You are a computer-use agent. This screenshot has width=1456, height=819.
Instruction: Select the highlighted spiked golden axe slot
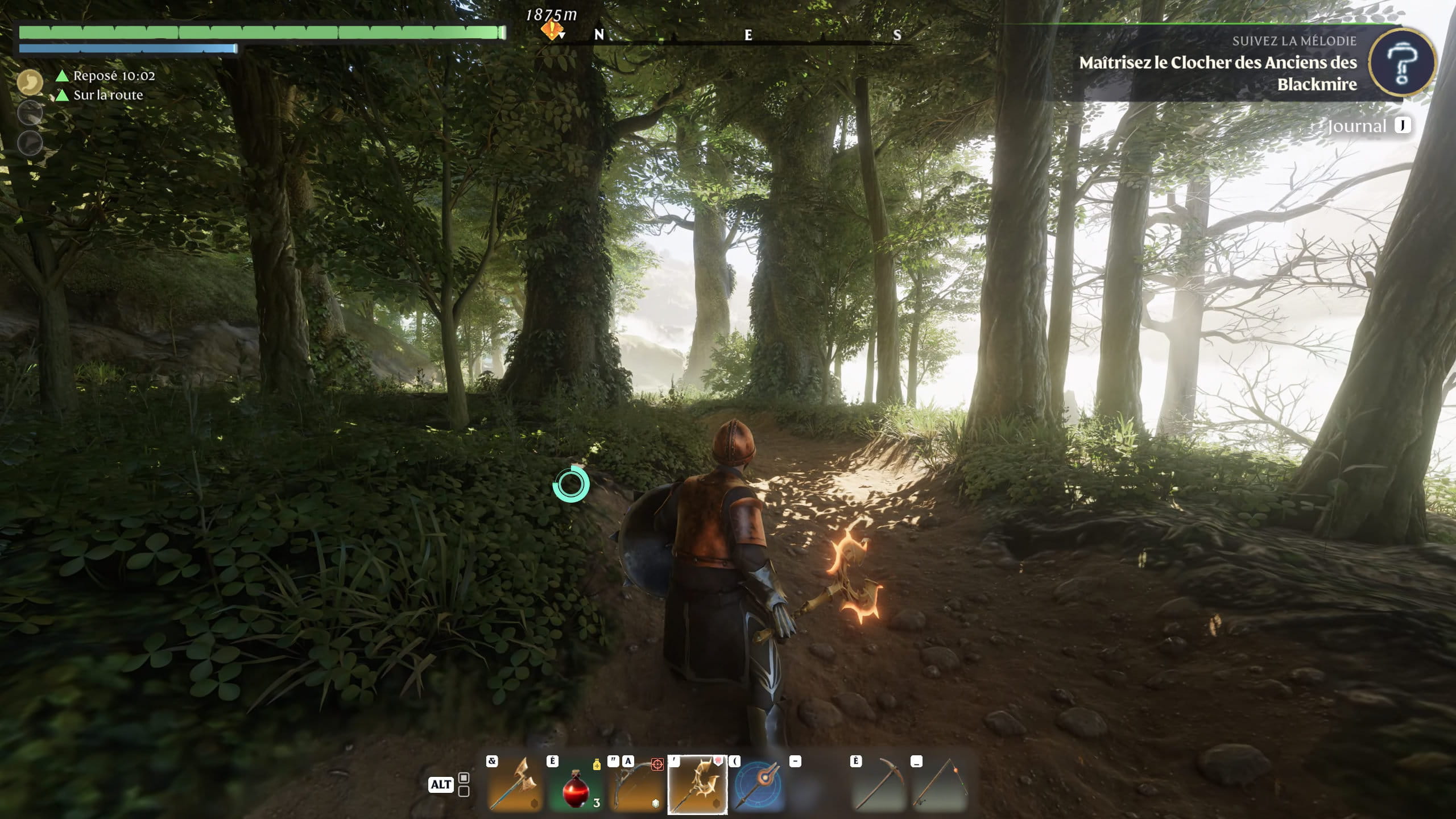(697, 785)
